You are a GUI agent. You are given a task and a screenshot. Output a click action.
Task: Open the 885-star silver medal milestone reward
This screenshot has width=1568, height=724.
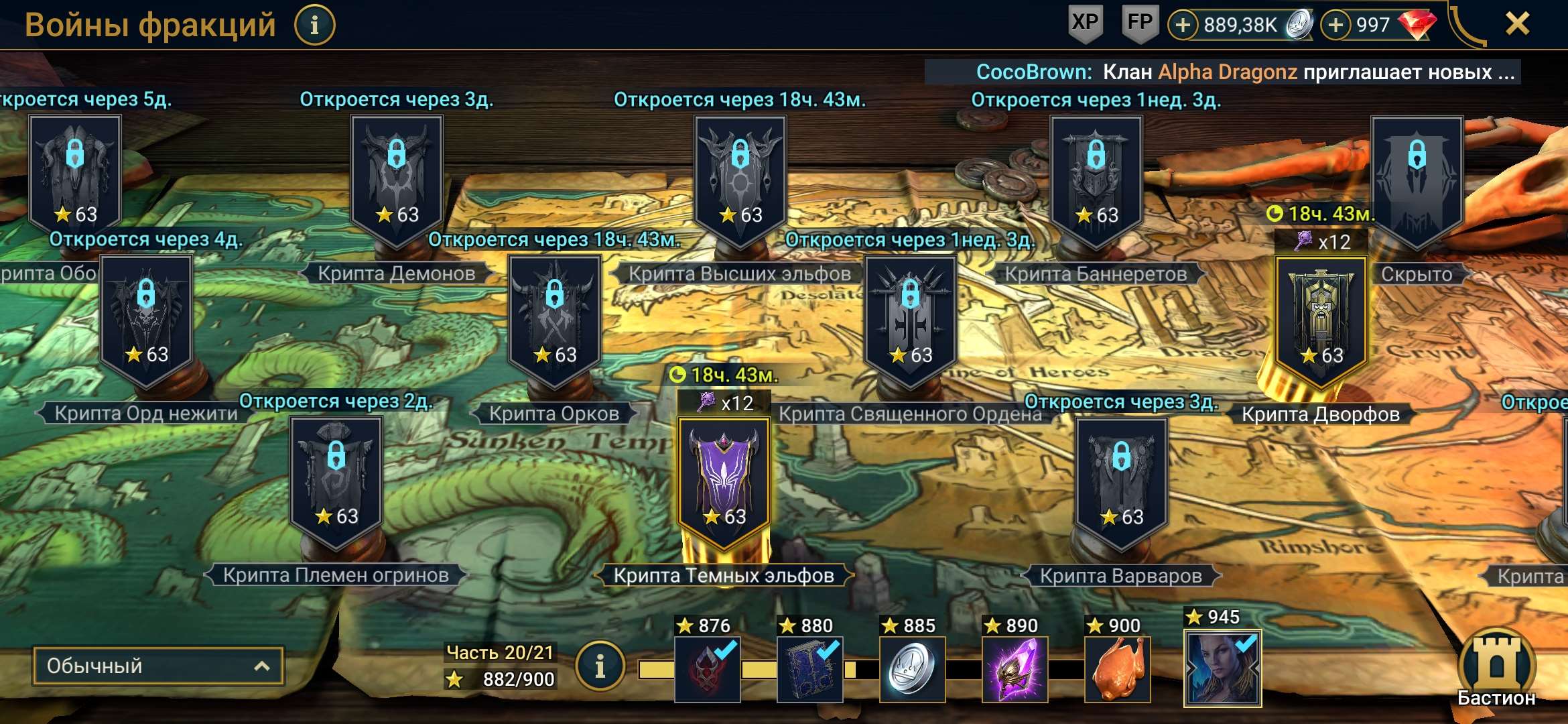pos(913,670)
